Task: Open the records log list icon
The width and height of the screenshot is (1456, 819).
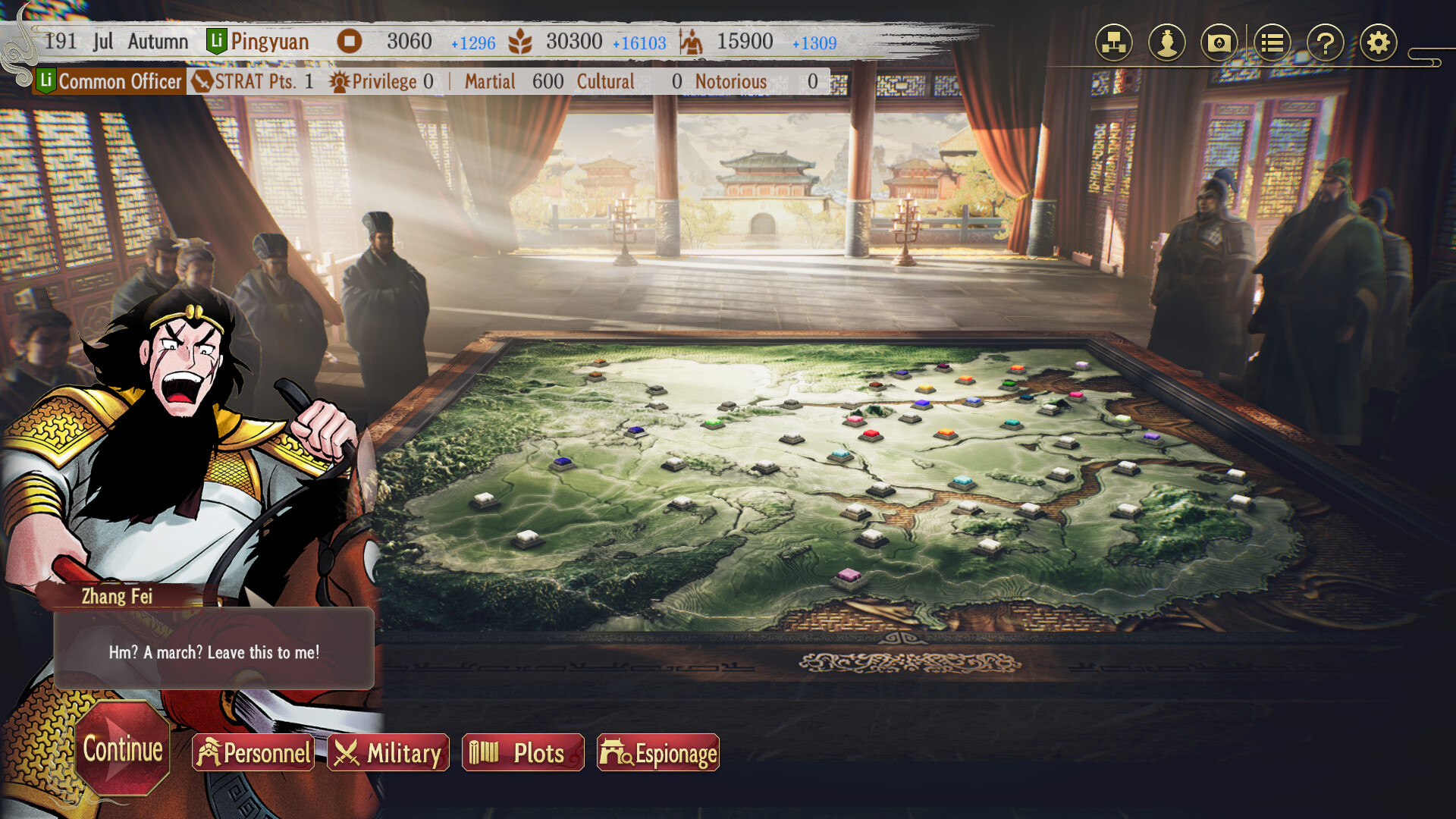Action: pyautogui.click(x=1272, y=43)
